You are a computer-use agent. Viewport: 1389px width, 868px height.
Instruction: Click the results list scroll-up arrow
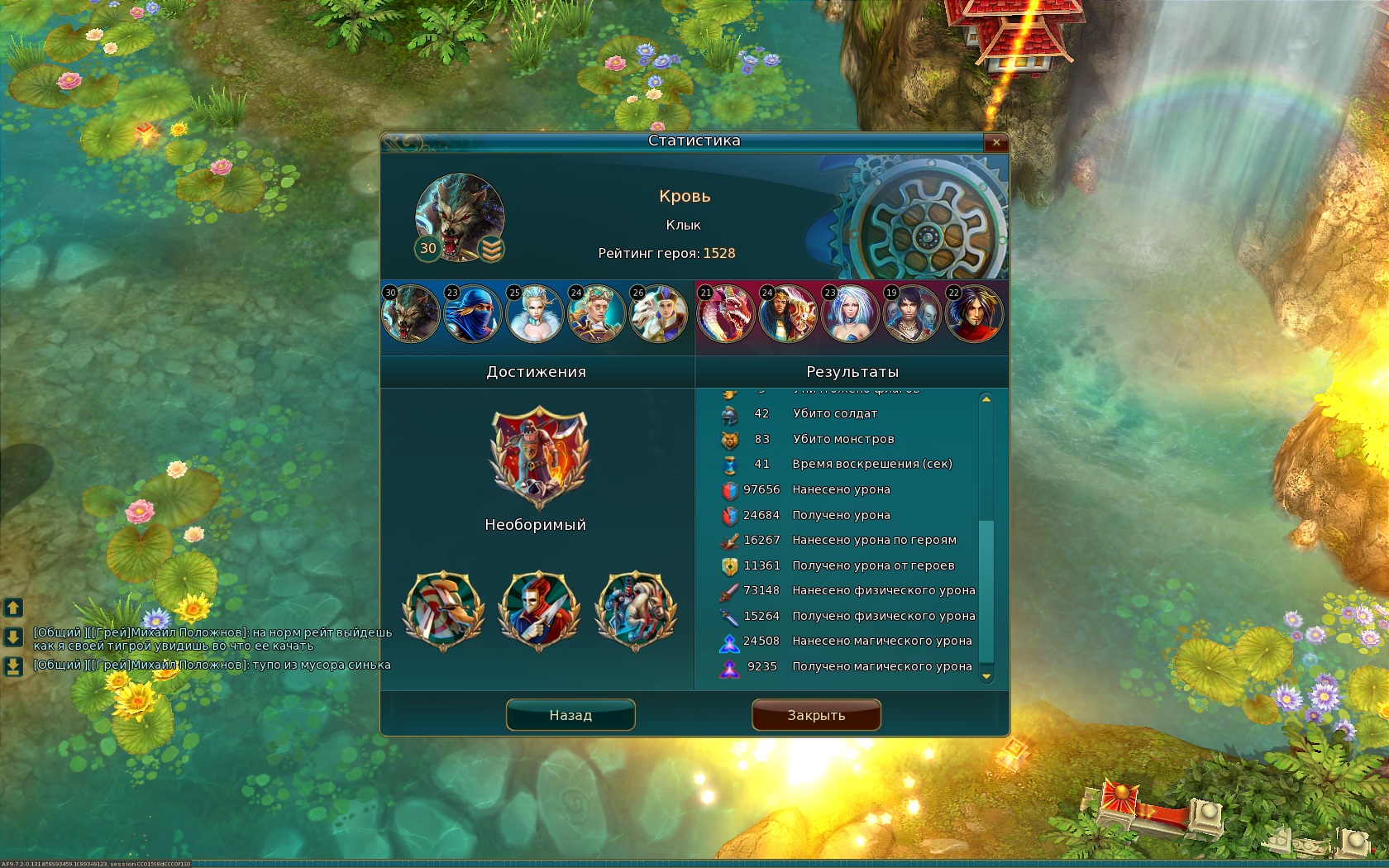(986, 399)
